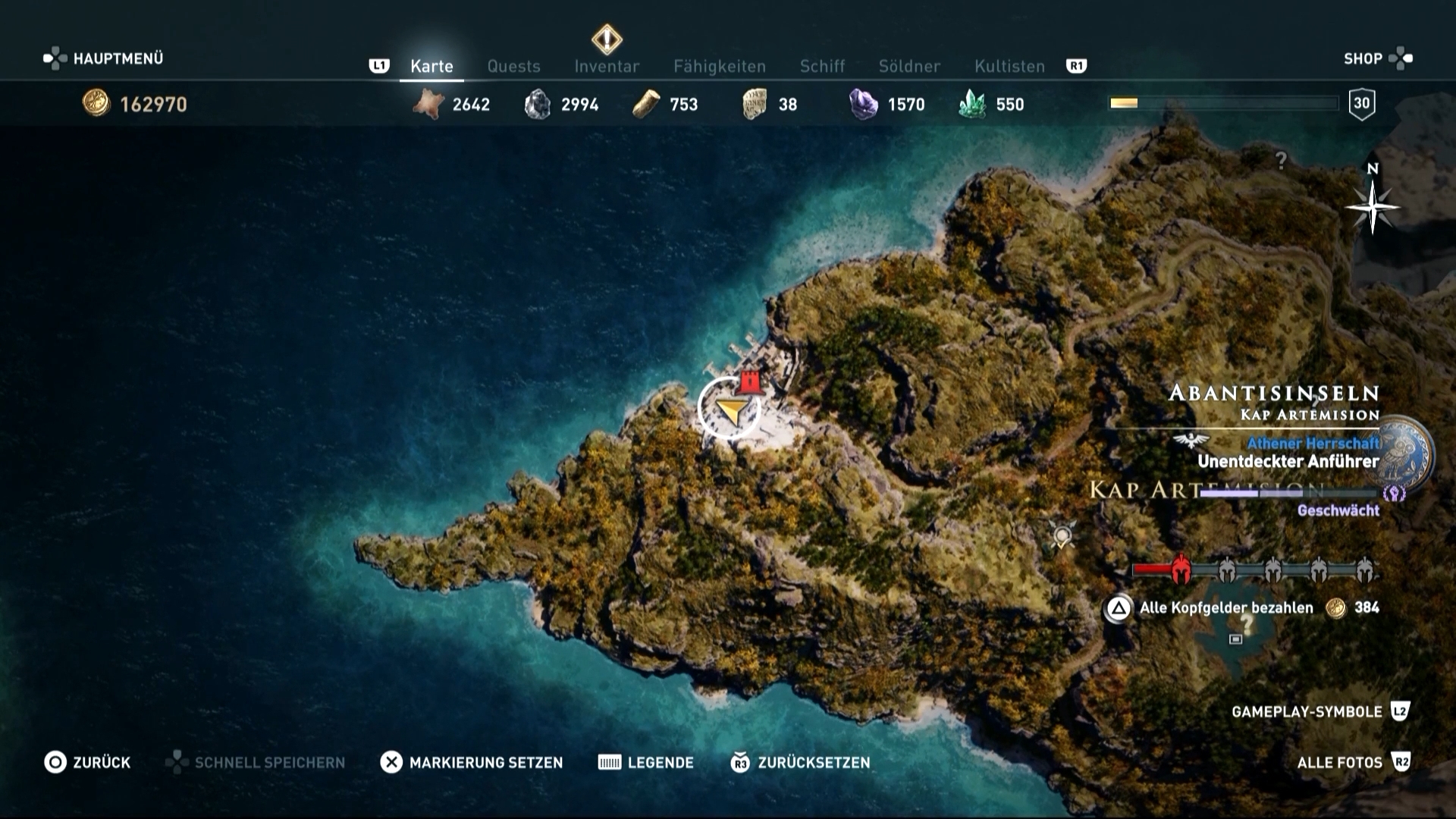Click the quest objective marker on the island
Screen dimensions: 1456x819
[x=1062, y=537]
